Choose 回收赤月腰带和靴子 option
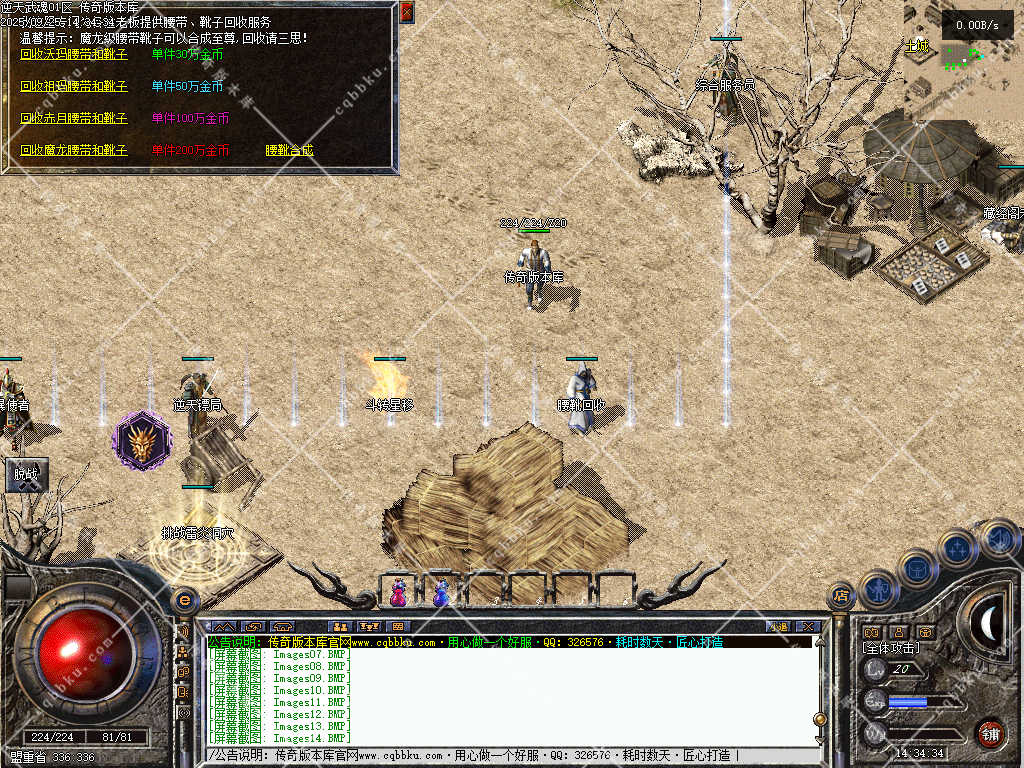 74,118
